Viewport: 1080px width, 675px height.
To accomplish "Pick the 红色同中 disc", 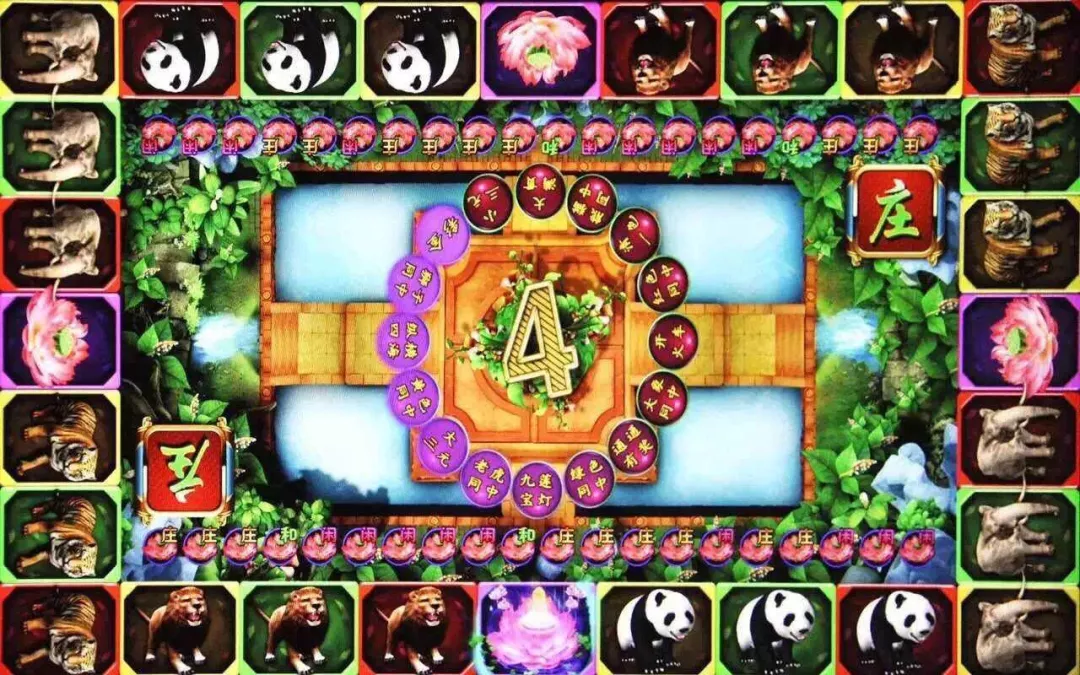I will 662,283.
